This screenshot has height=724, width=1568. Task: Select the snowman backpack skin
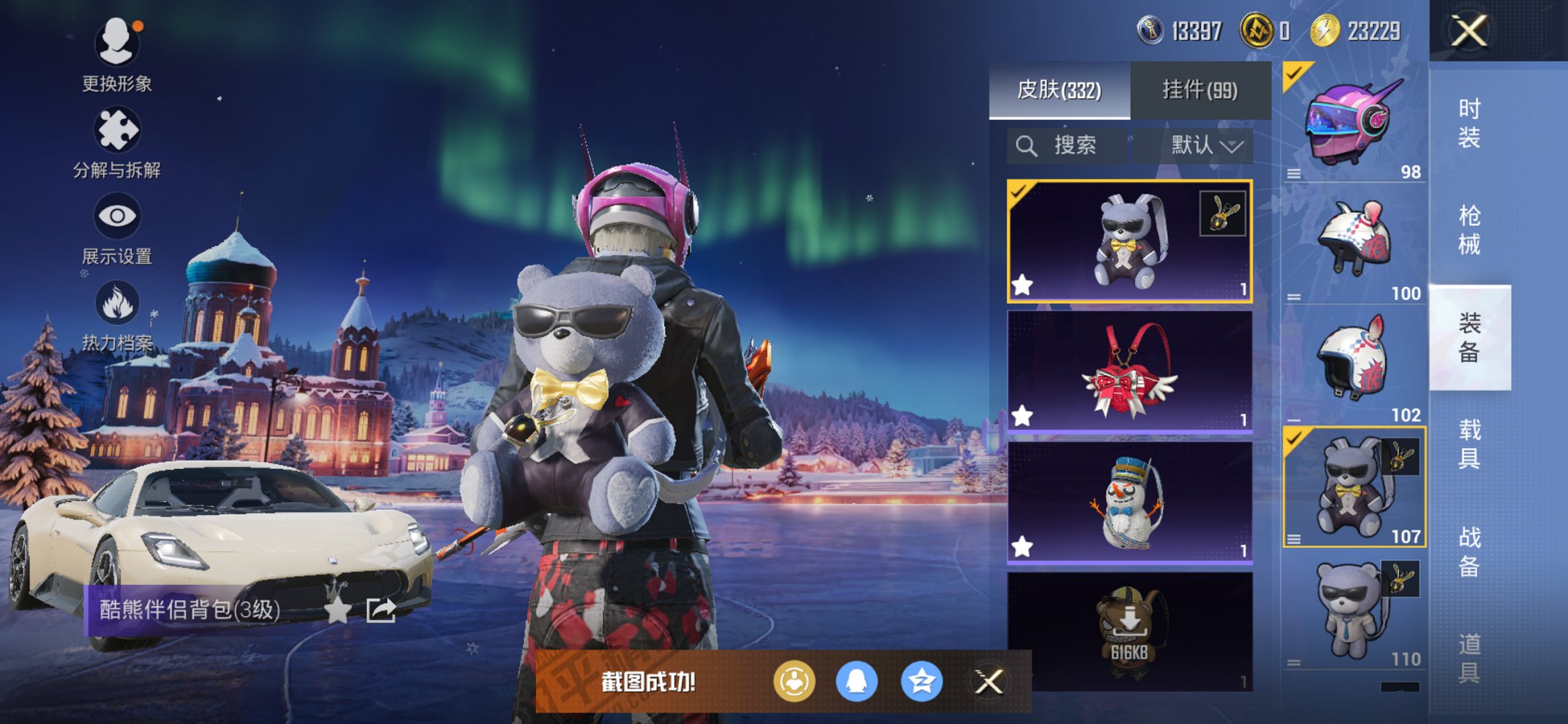point(1129,503)
